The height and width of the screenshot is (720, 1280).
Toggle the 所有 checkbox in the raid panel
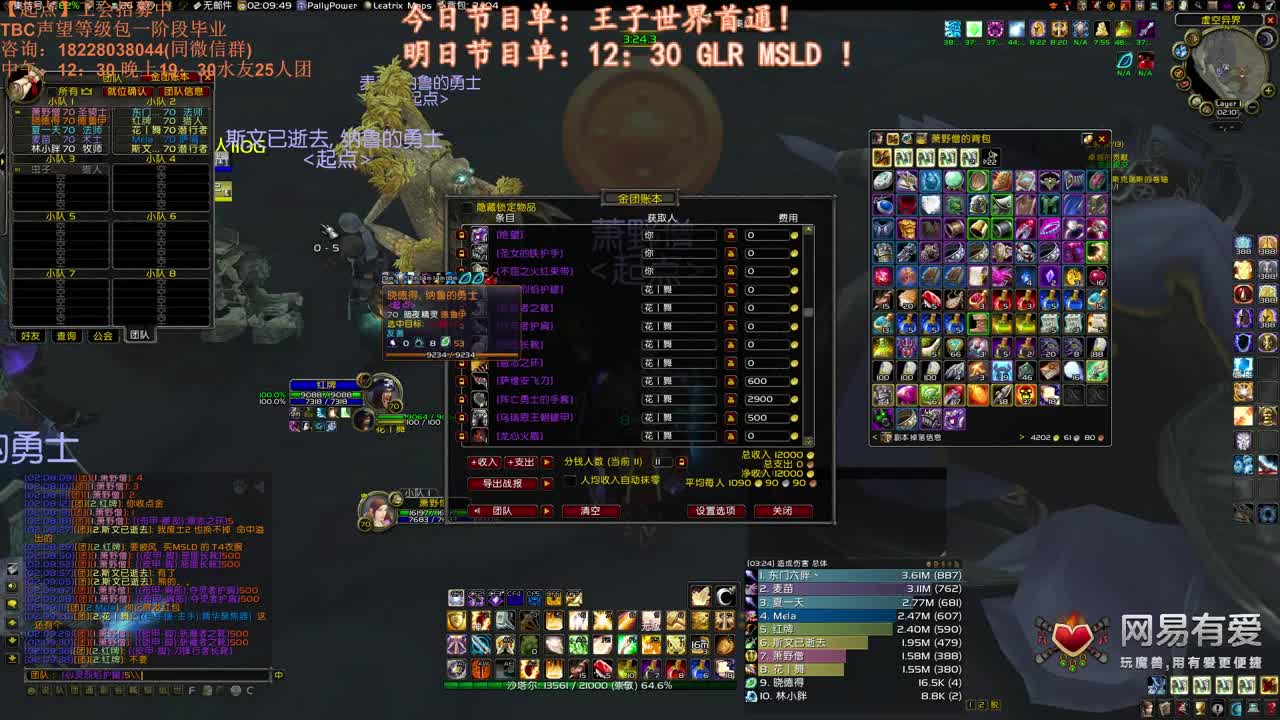pos(53,90)
